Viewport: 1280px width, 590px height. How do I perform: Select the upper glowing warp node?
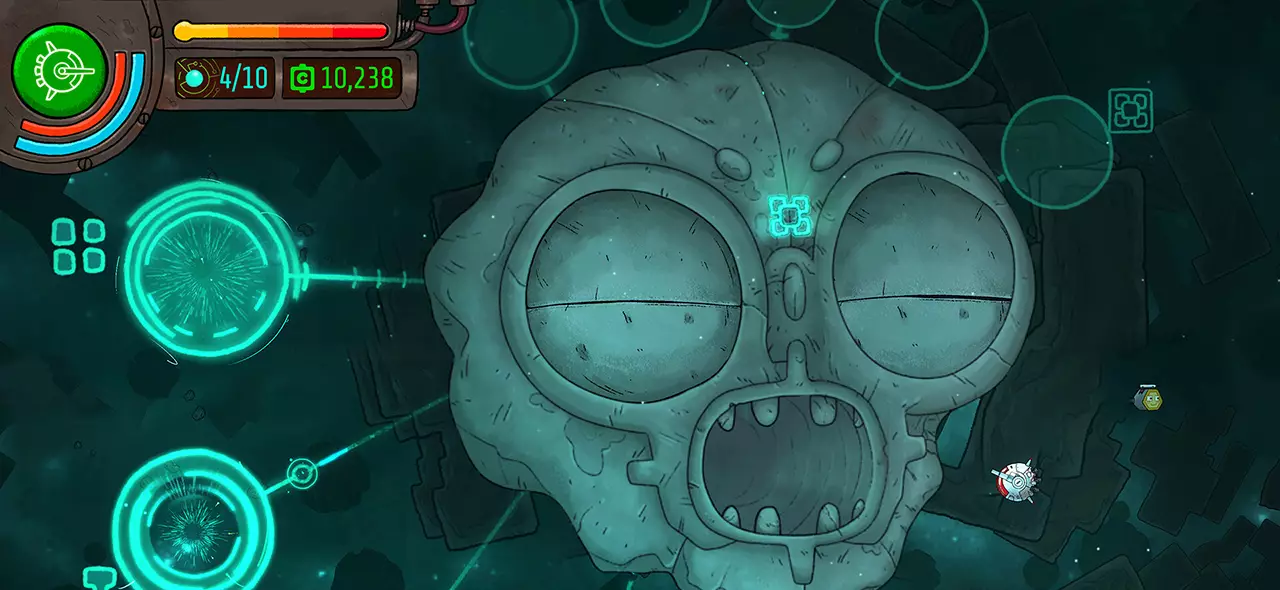211,270
